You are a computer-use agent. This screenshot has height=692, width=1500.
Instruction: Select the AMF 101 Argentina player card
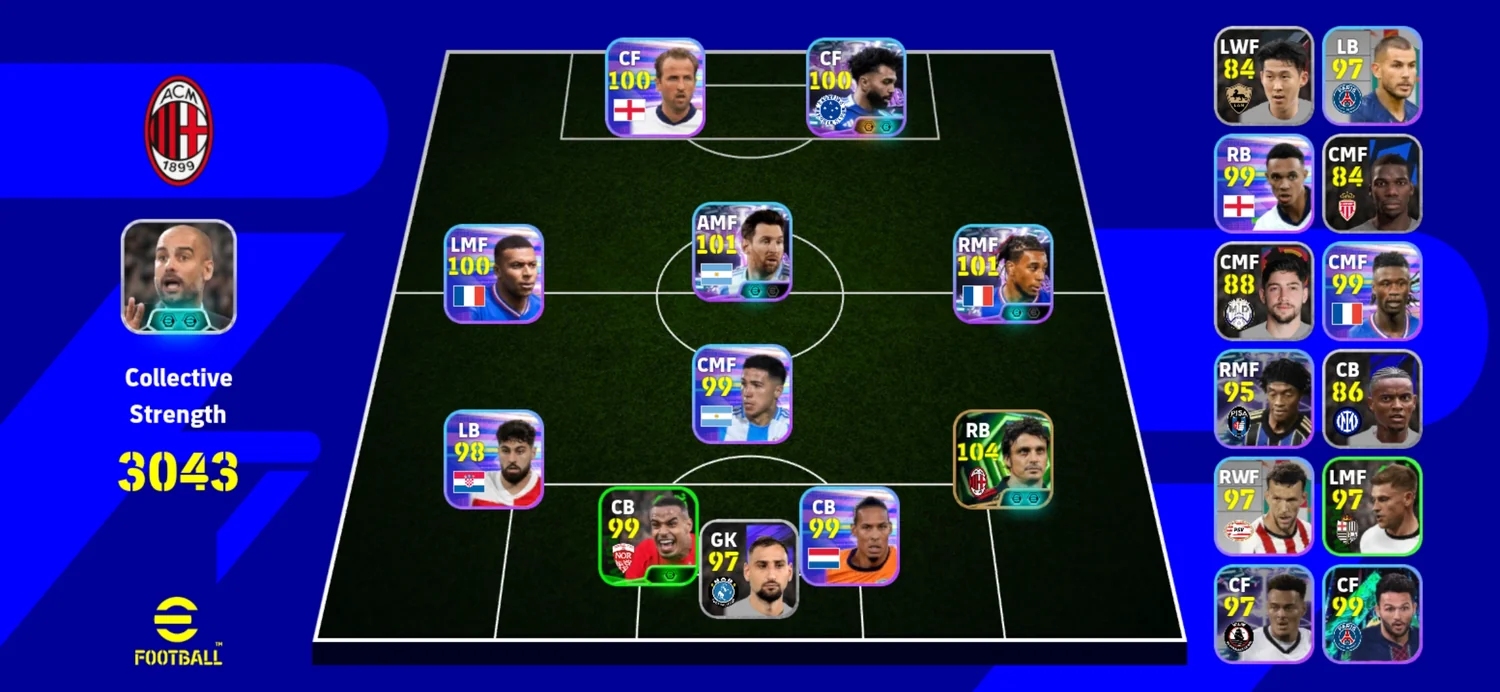pyautogui.click(x=742, y=252)
